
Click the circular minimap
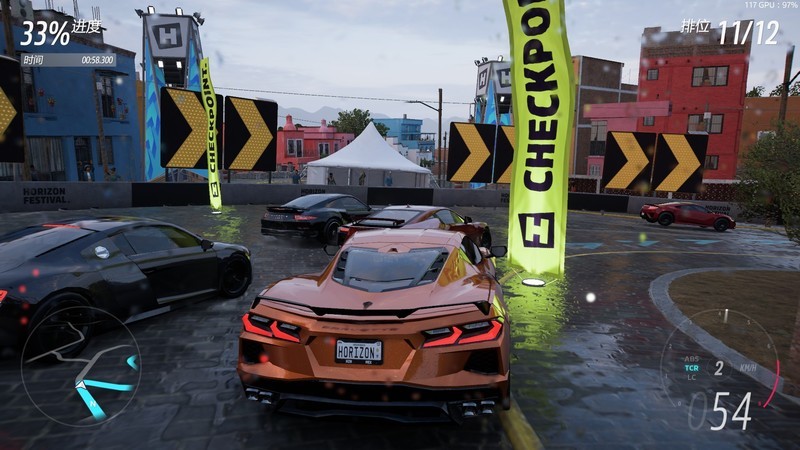pos(80,366)
